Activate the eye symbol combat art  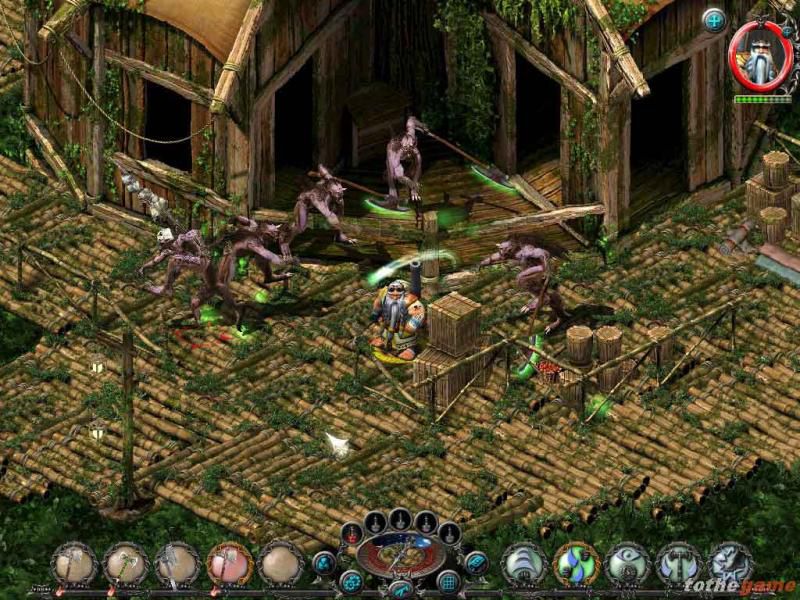tap(628, 563)
